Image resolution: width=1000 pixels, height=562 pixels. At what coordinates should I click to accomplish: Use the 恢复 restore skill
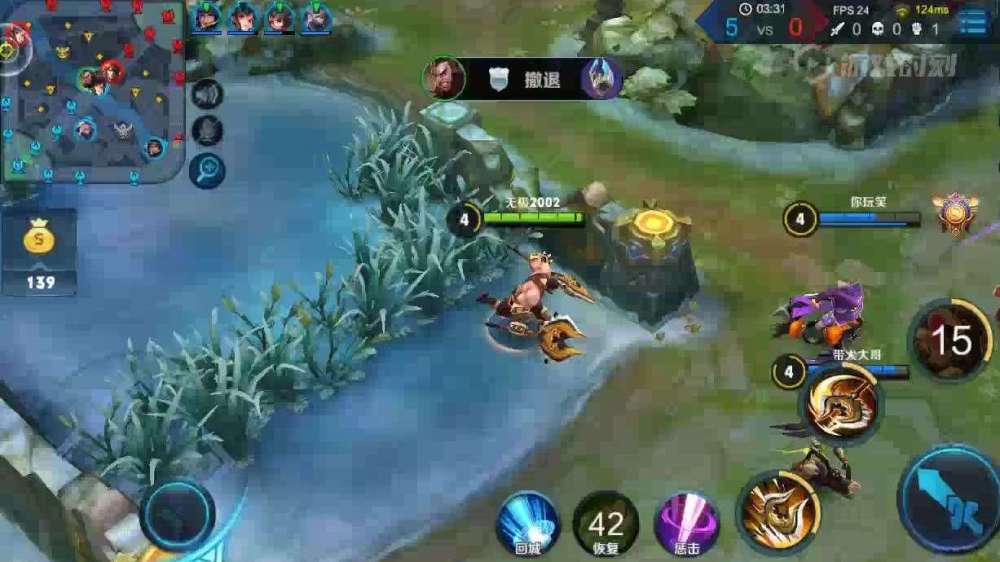[606, 524]
